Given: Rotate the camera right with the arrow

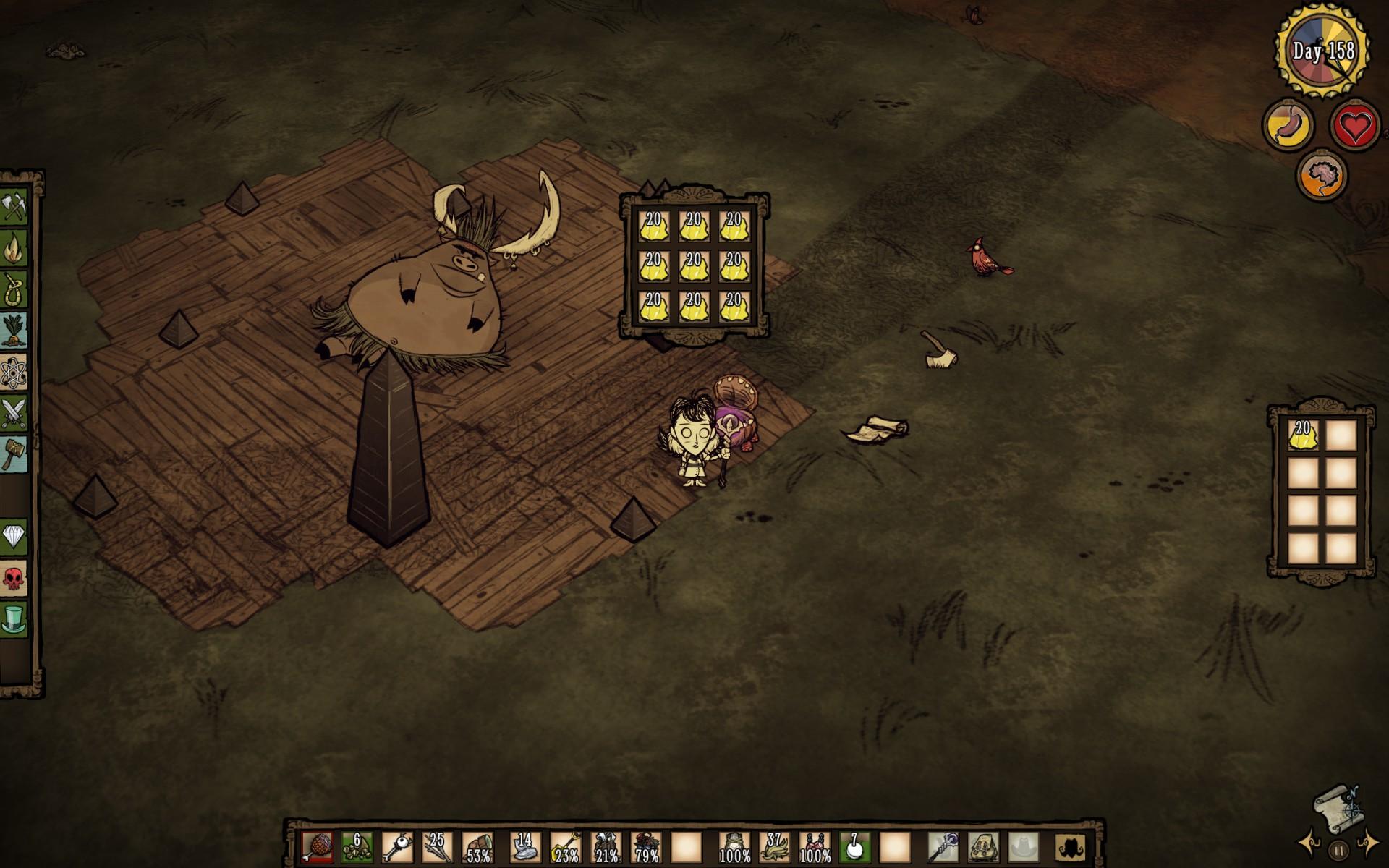Looking at the screenshot, I should [x=1367, y=843].
